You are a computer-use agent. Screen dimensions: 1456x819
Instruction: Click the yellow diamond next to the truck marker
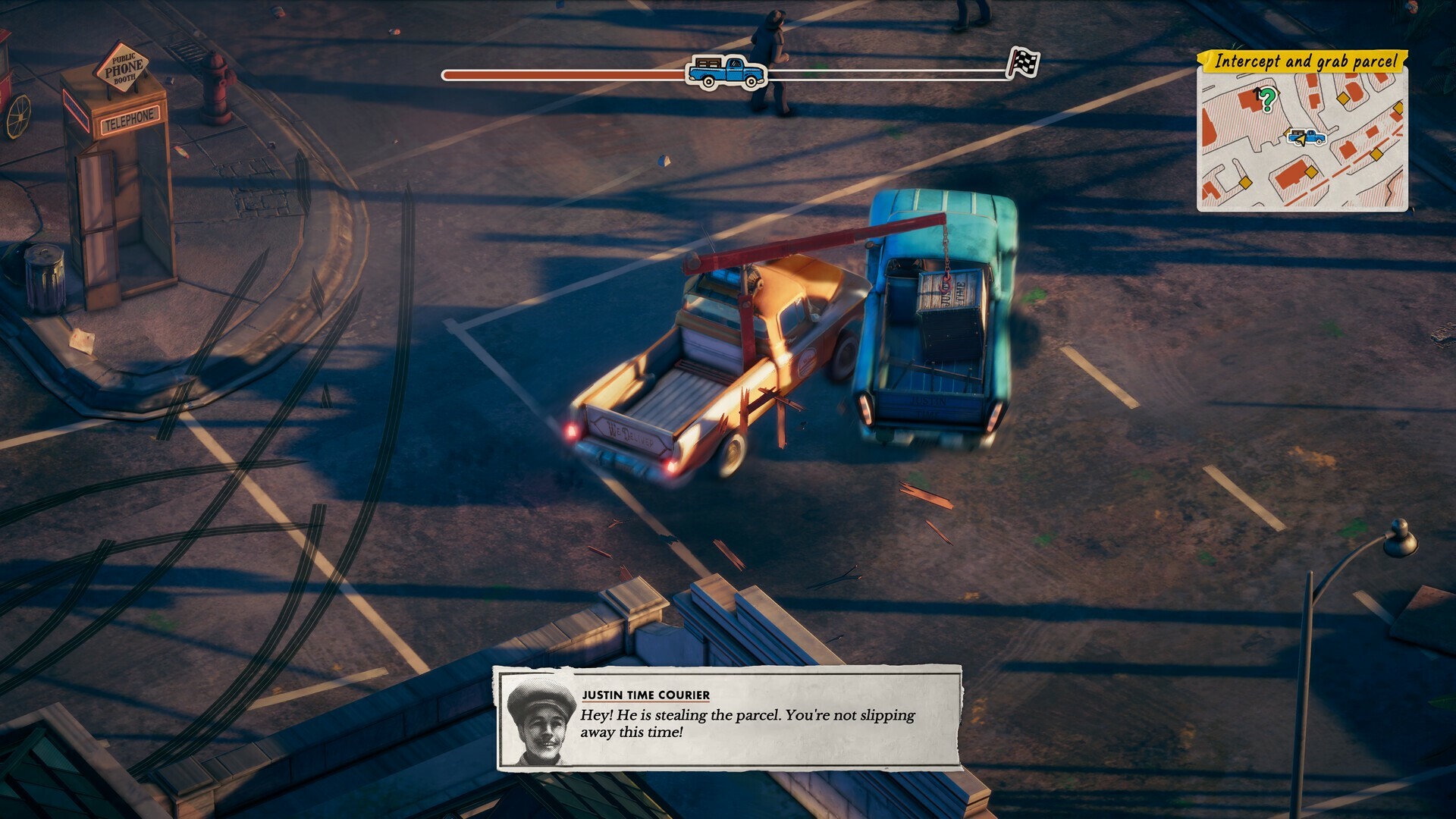1287,132
